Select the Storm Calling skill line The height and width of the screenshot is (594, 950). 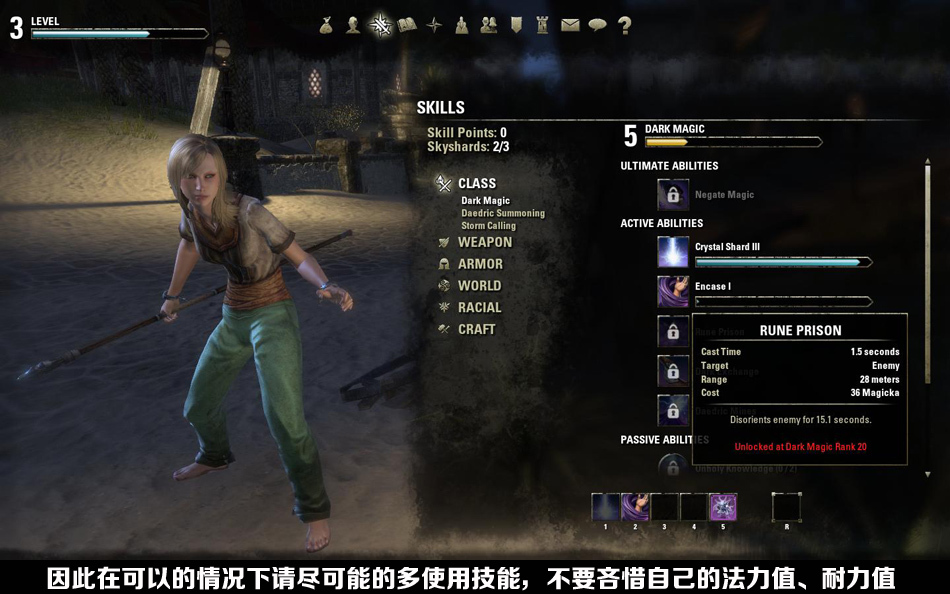488,226
